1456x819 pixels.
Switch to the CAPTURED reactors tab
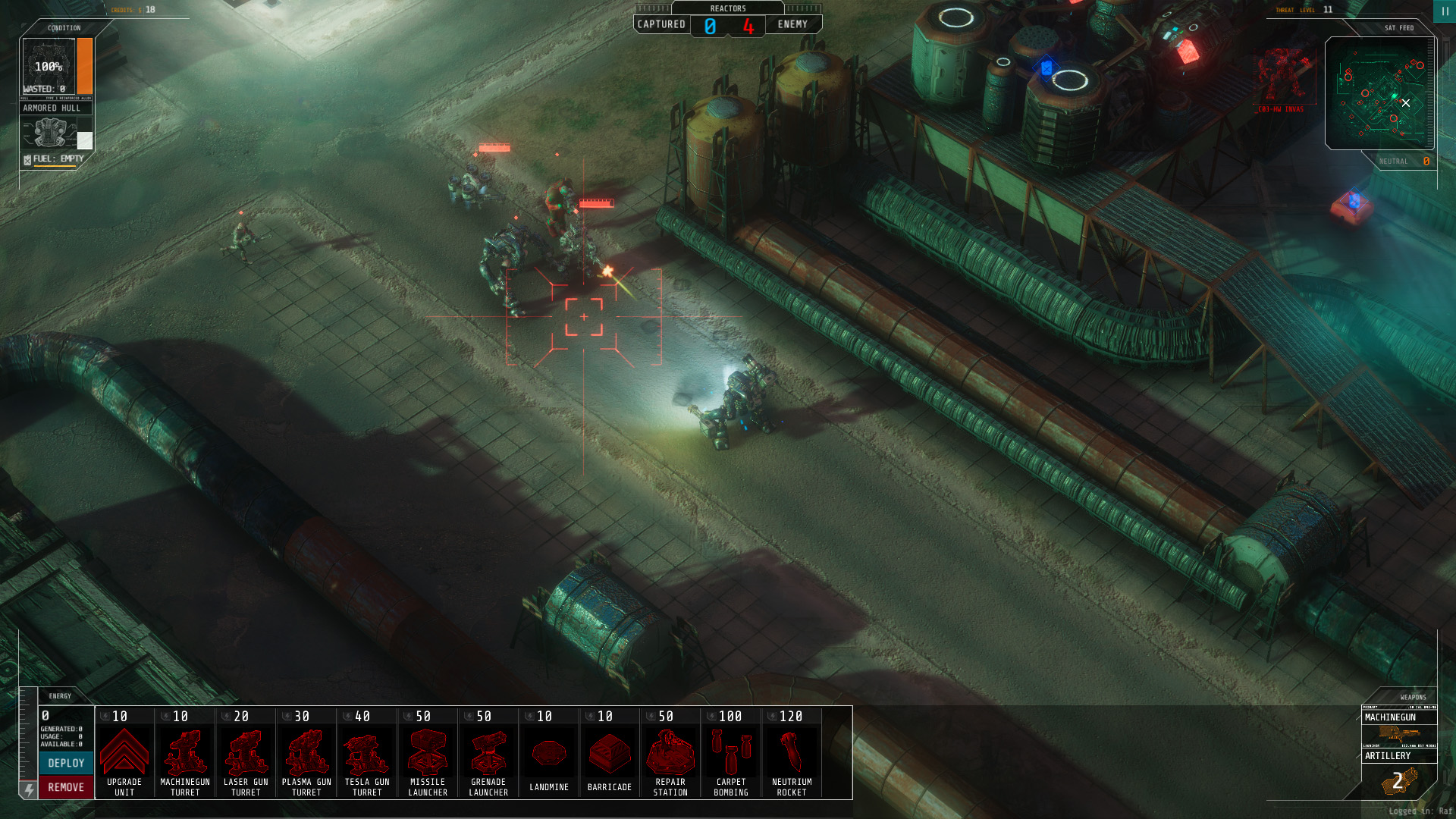pyautogui.click(x=661, y=24)
